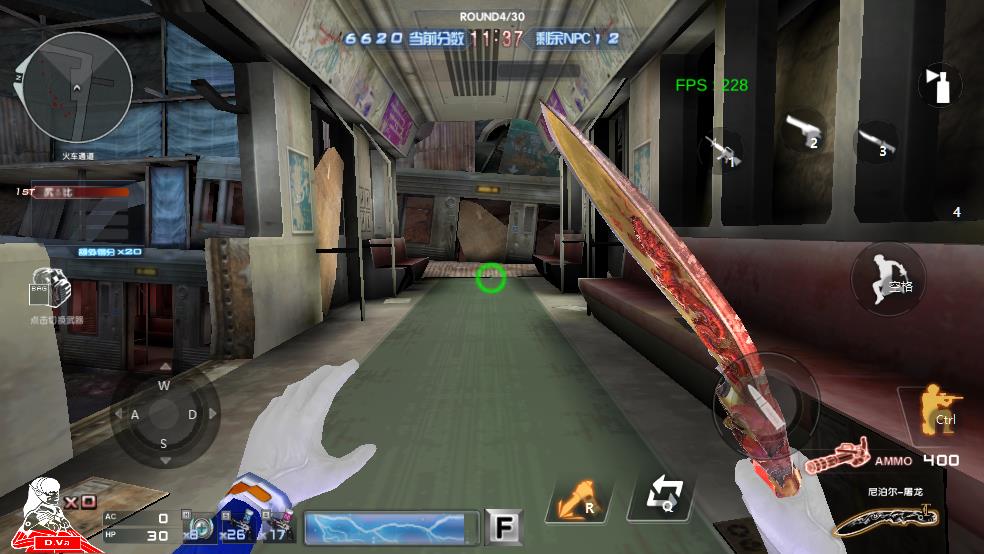Tap the circular minimap
Image resolution: width=984 pixels, height=554 pixels.
click(x=76, y=88)
